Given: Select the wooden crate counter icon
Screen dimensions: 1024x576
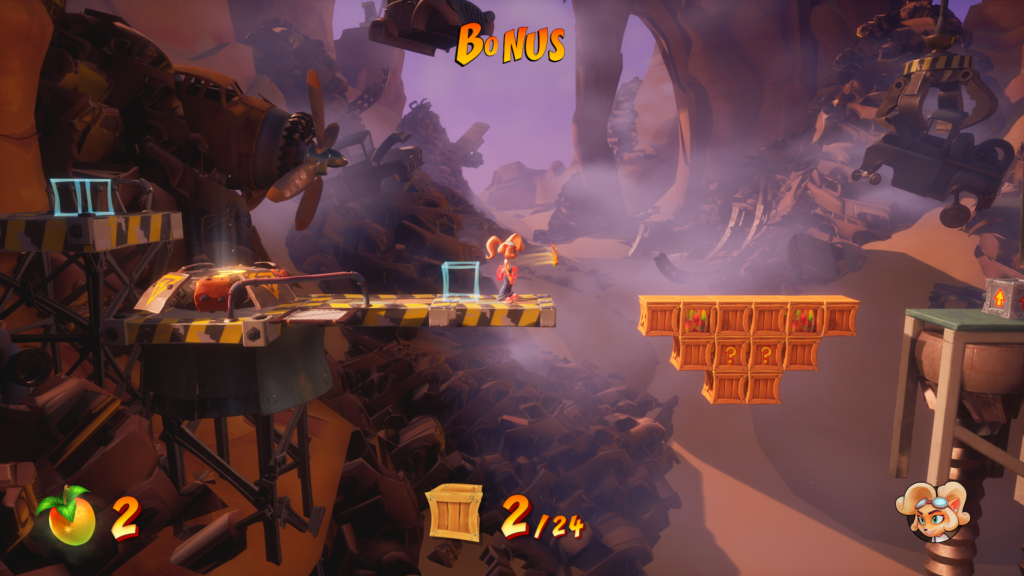Looking at the screenshot, I should point(455,513).
